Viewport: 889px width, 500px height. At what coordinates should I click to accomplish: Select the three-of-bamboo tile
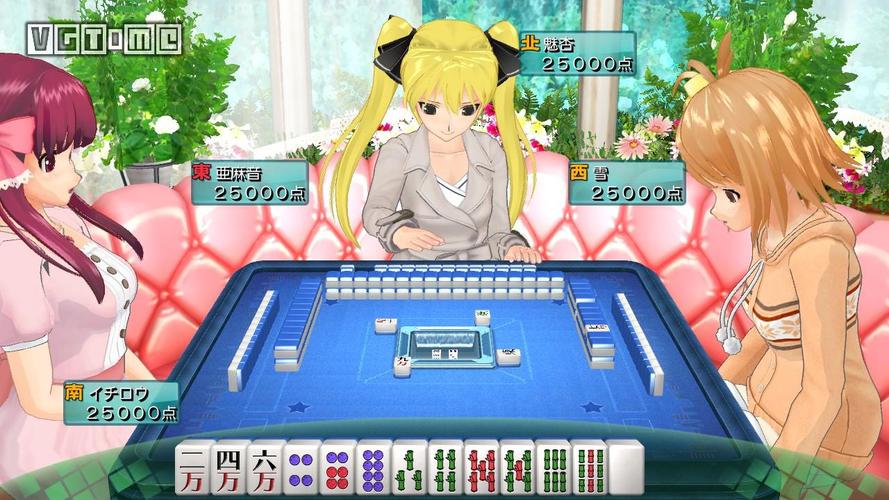click(409, 469)
